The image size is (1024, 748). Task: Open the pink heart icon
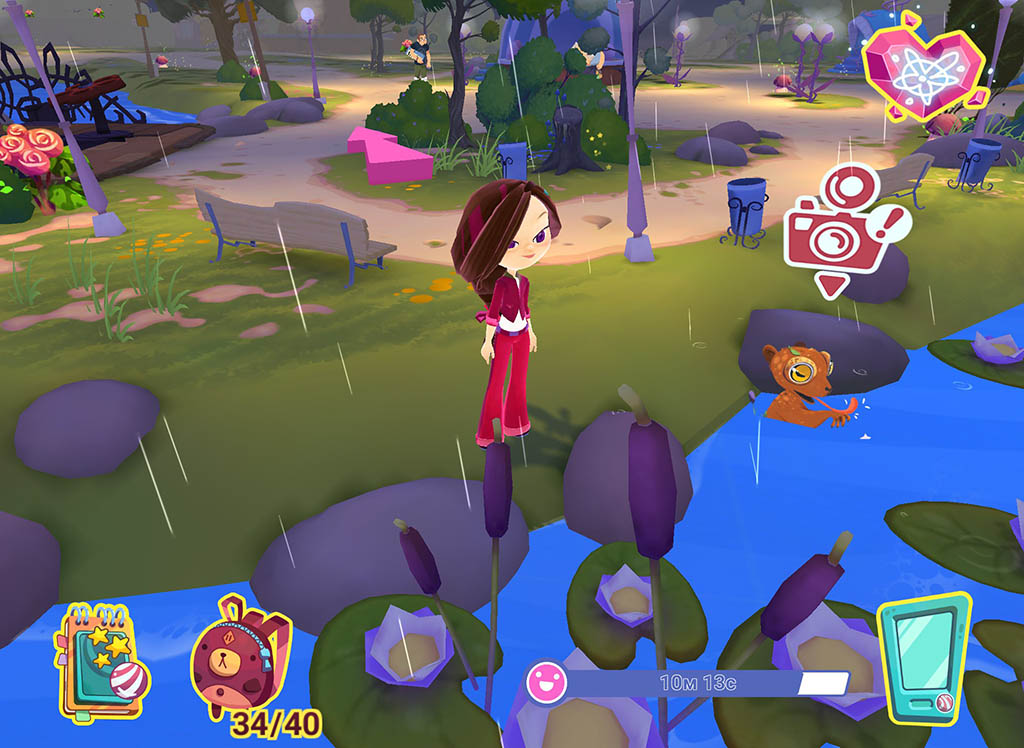(x=913, y=68)
